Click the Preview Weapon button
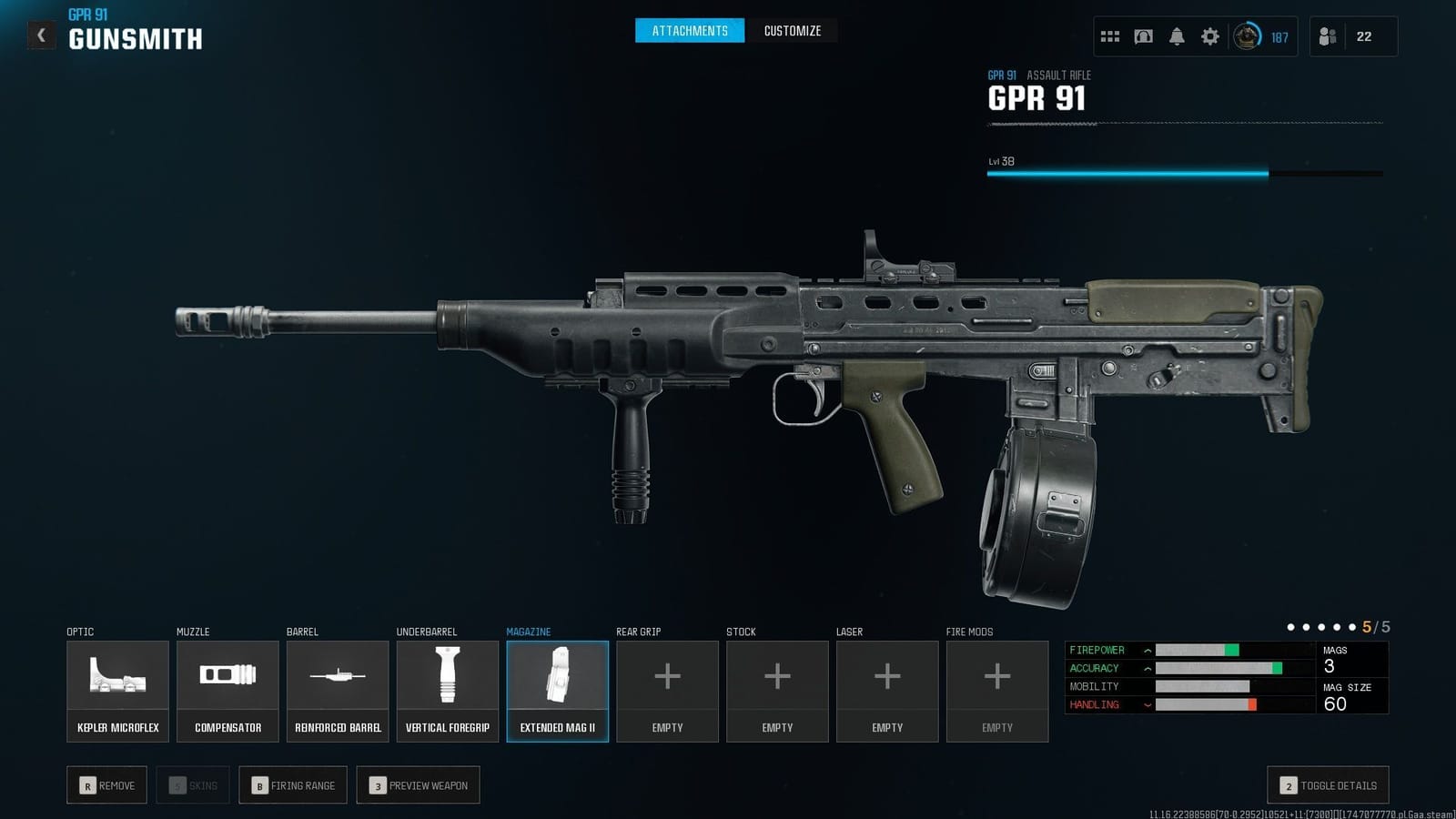 pyautogui.click(x=419, y=784)
